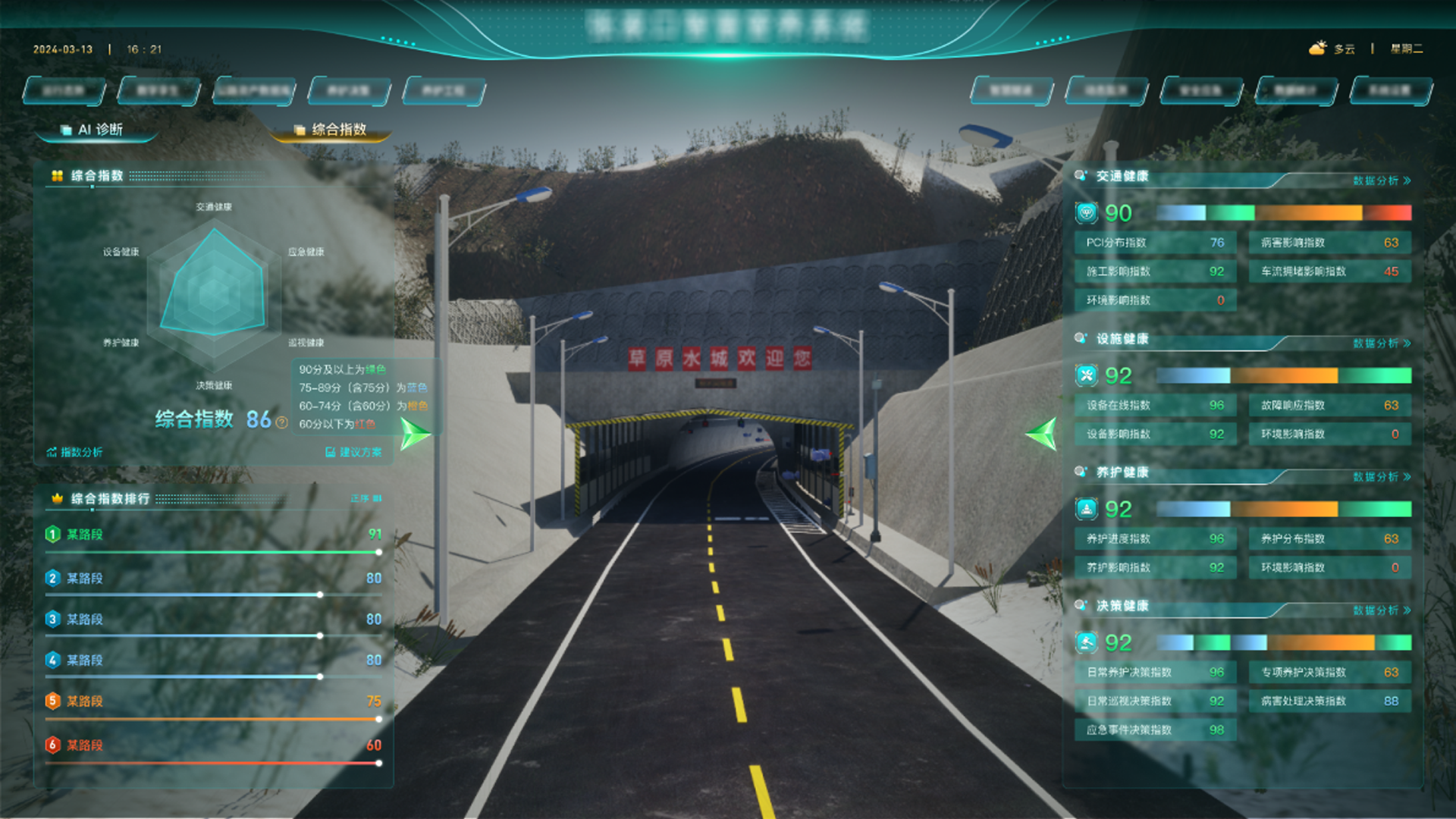Choose the rank 6 red road section
The image size is (1456, 819).
click(x=212, y=745)
